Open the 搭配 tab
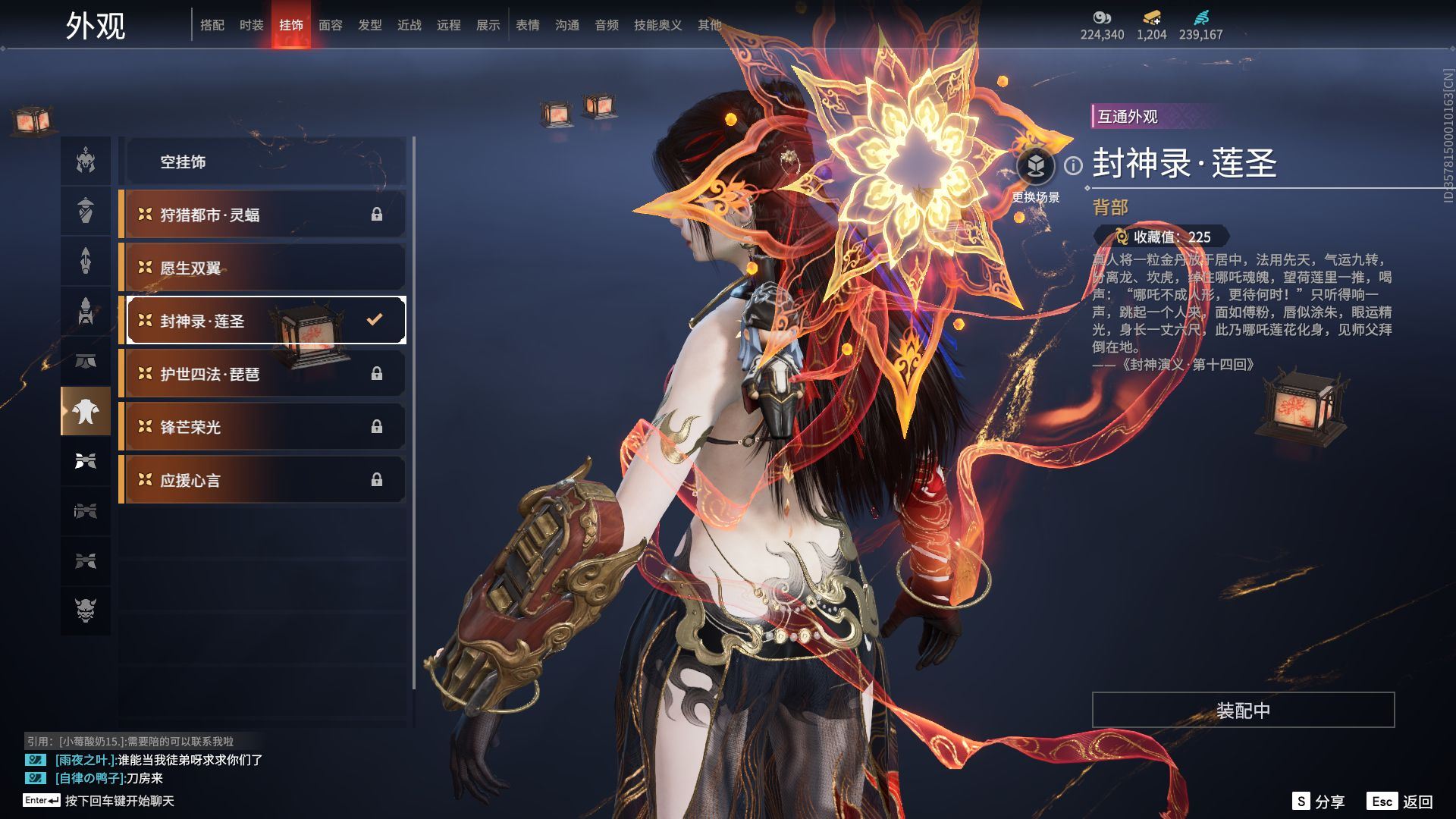The width and height of the screenshot is (1456, 819). pos(212,25)
